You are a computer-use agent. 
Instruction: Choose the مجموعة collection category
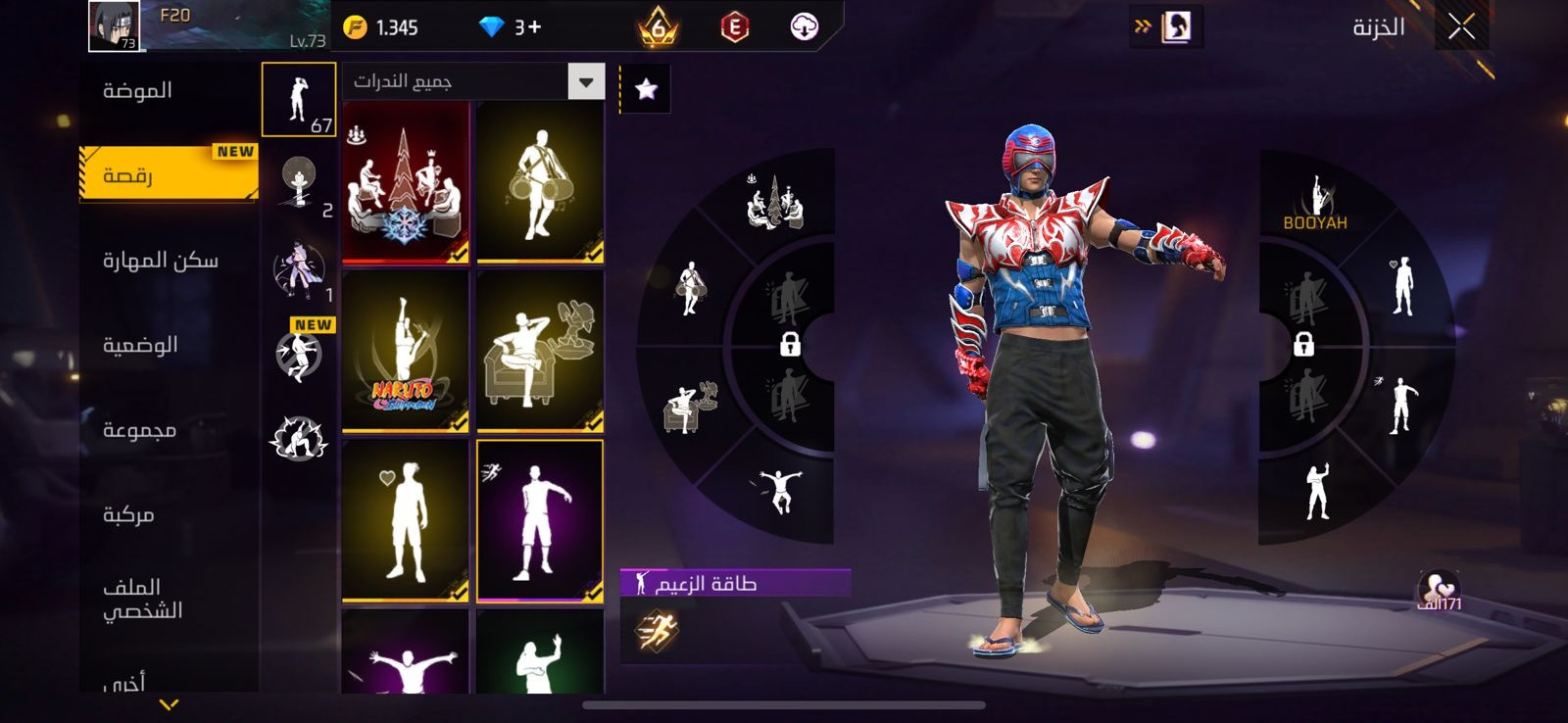[140, 430]
